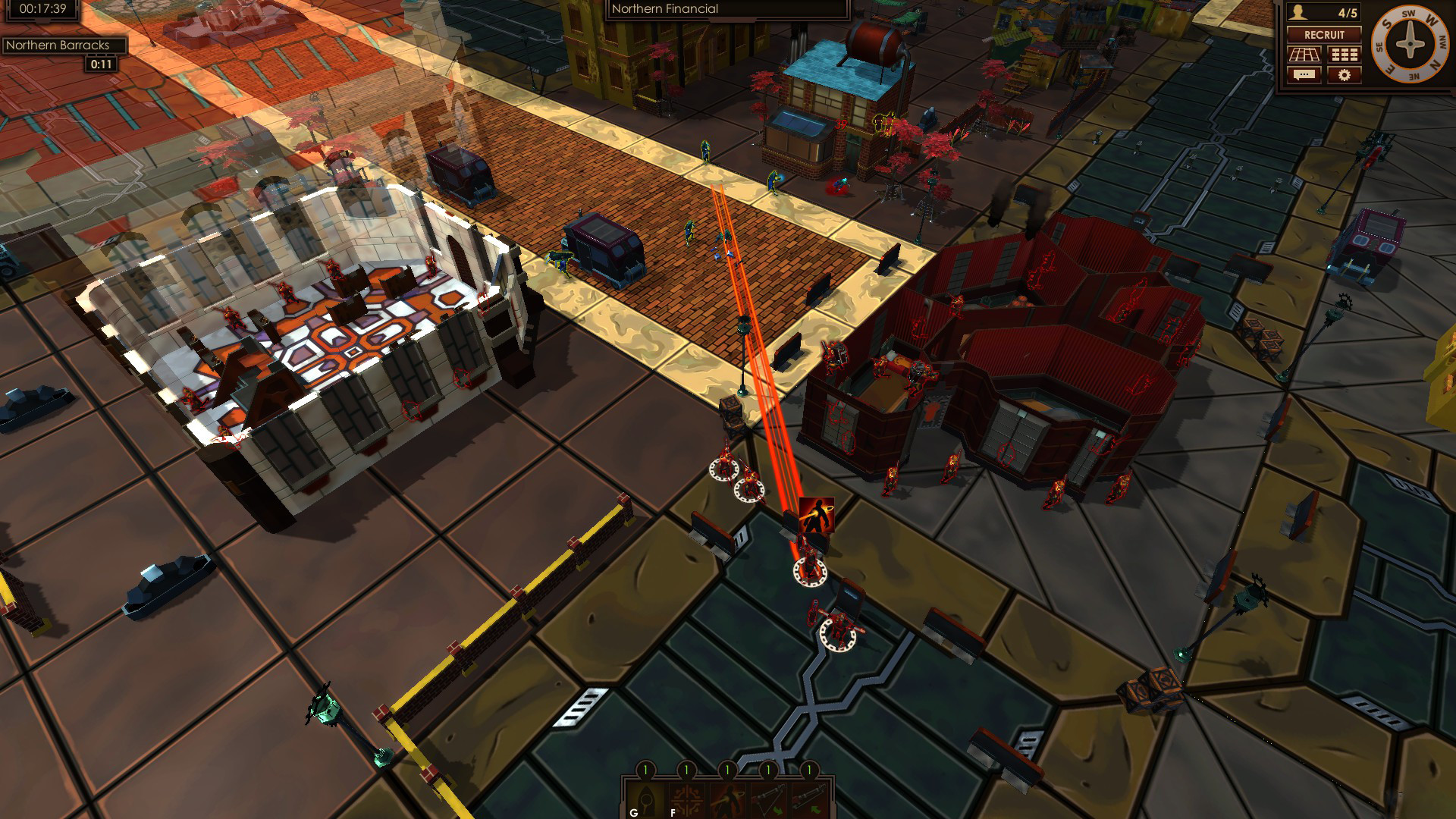Click the green 1 counter above first ability
This screenshot has height=819, width=1456.
coord(645,769)
